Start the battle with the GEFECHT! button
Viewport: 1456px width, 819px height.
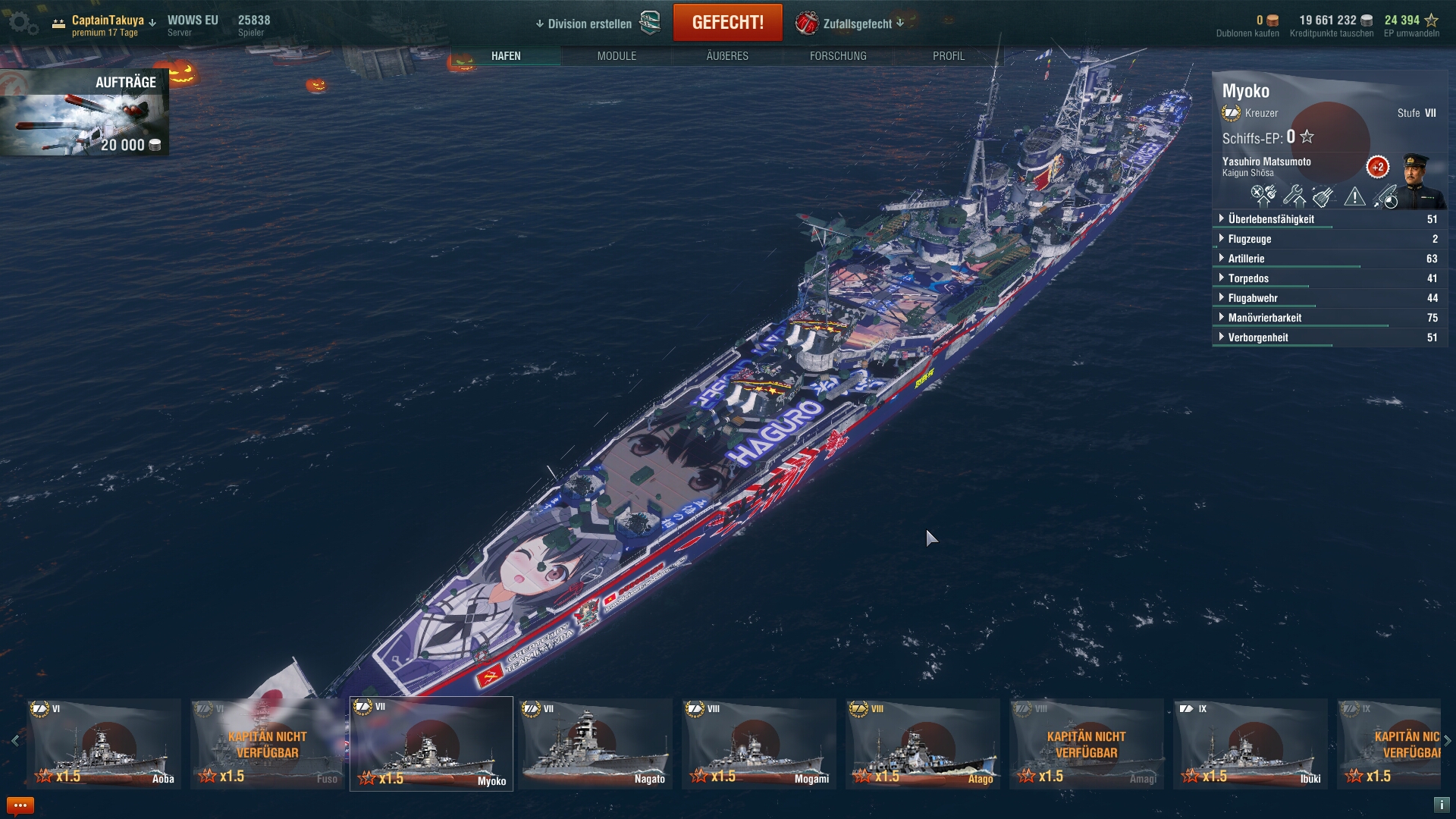point(727,23)
